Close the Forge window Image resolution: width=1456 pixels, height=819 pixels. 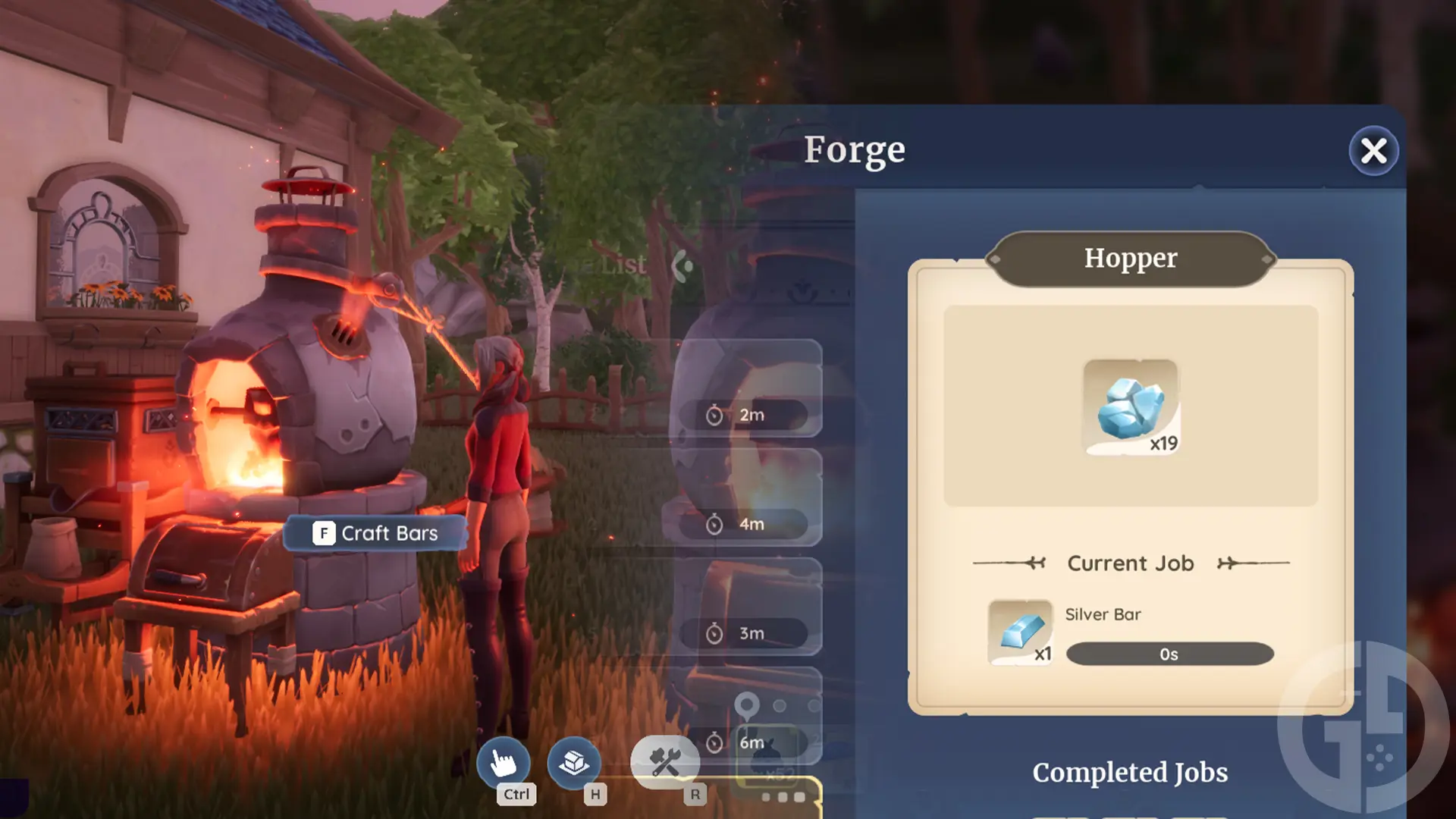click(x=1373, y=151)
